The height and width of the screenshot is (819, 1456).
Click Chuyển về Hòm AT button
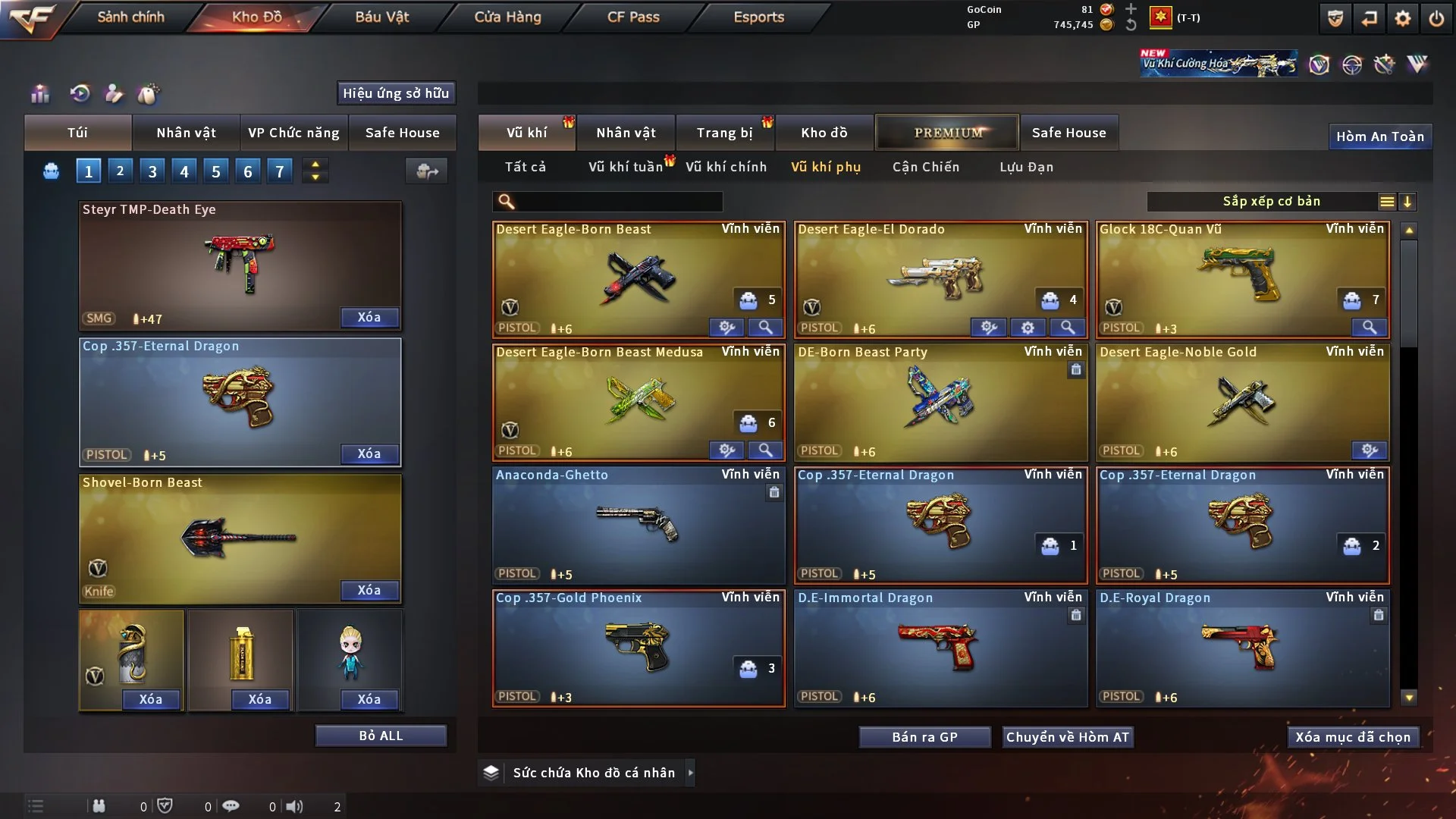(x=1067, y=737)
